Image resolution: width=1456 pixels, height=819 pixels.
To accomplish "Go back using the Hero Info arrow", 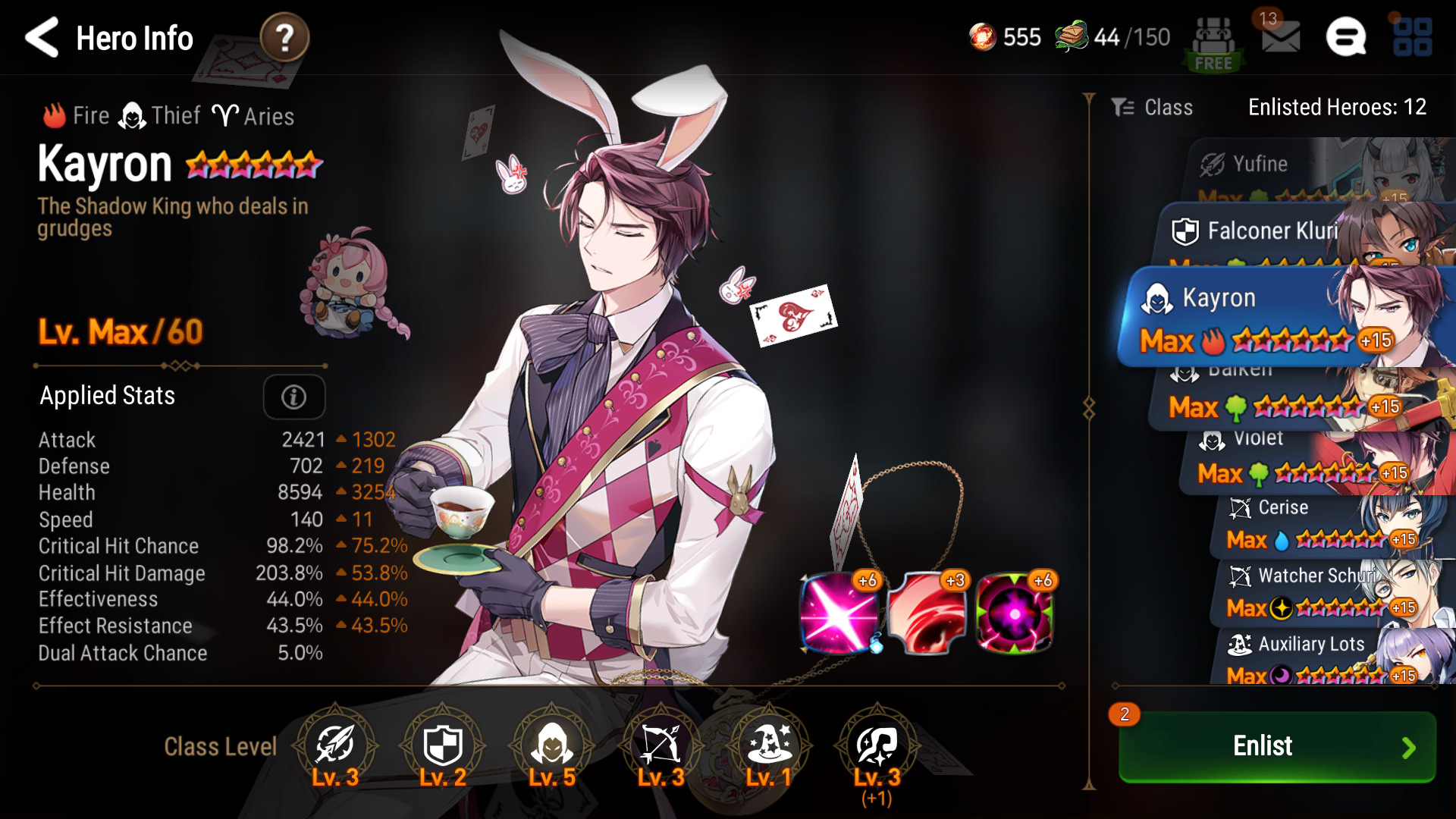I will [42, 37].
